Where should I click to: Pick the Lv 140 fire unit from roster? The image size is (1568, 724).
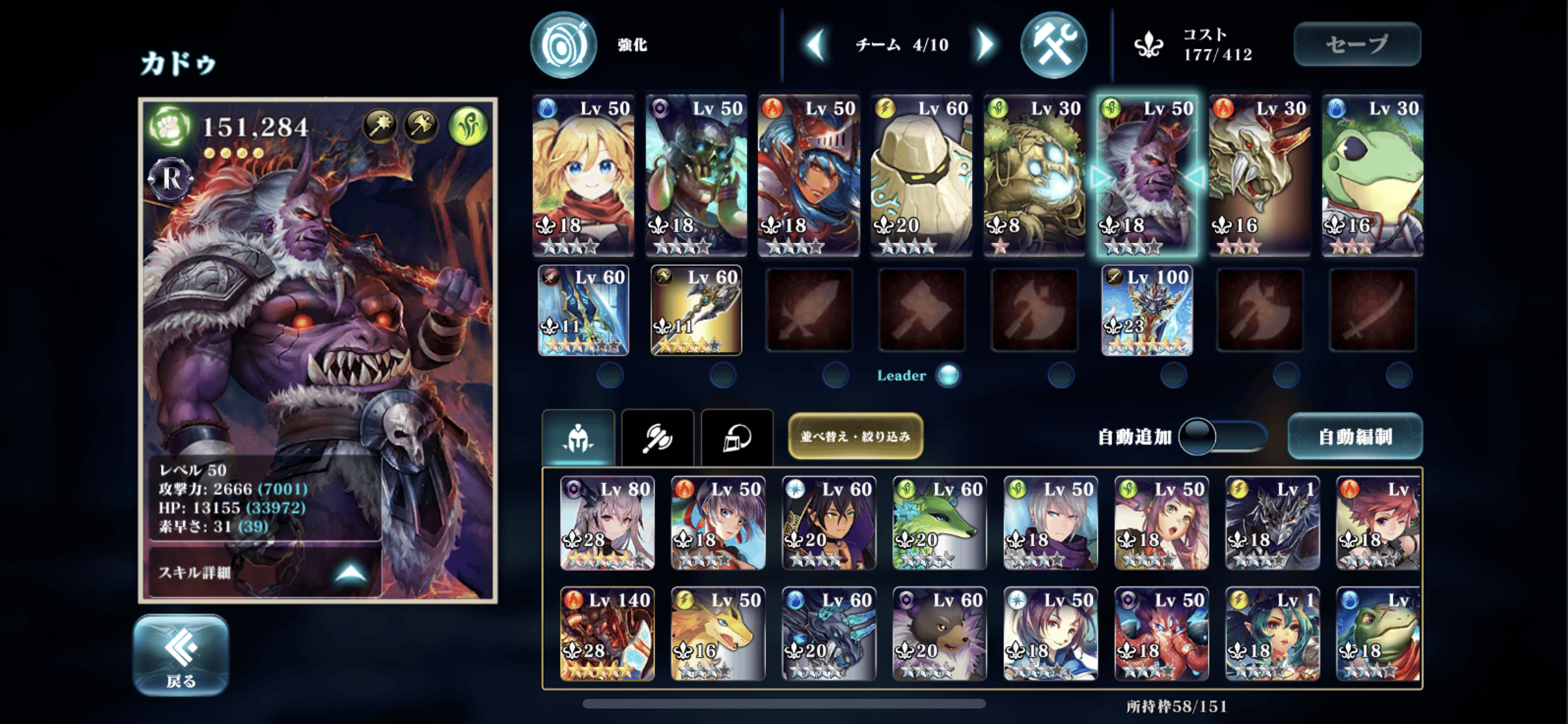pyautogui.click(x=607, y=633)
